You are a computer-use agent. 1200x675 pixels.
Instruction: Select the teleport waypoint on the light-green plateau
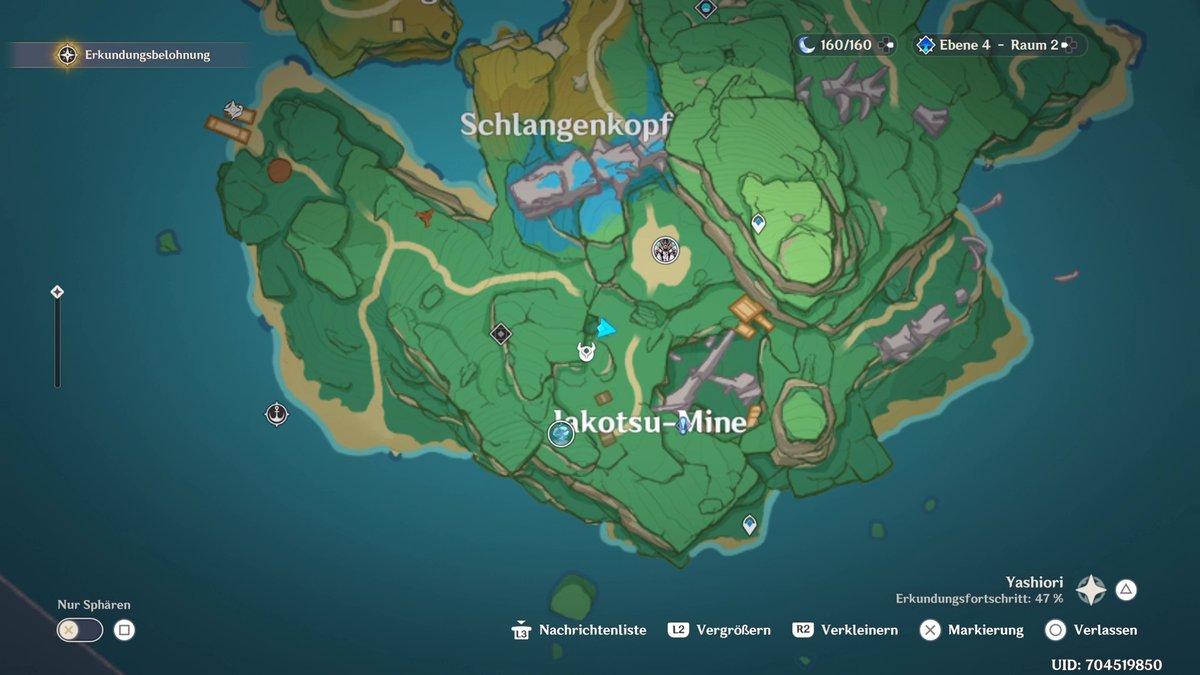pyautogui.click(x=758, y=223)
